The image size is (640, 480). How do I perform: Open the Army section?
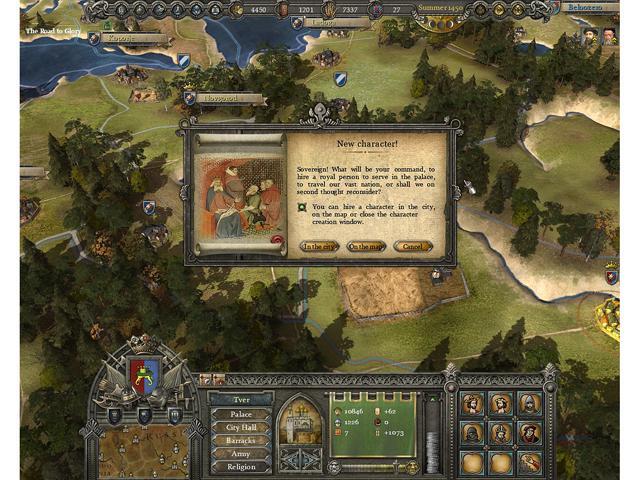click(x=240, y=453)
